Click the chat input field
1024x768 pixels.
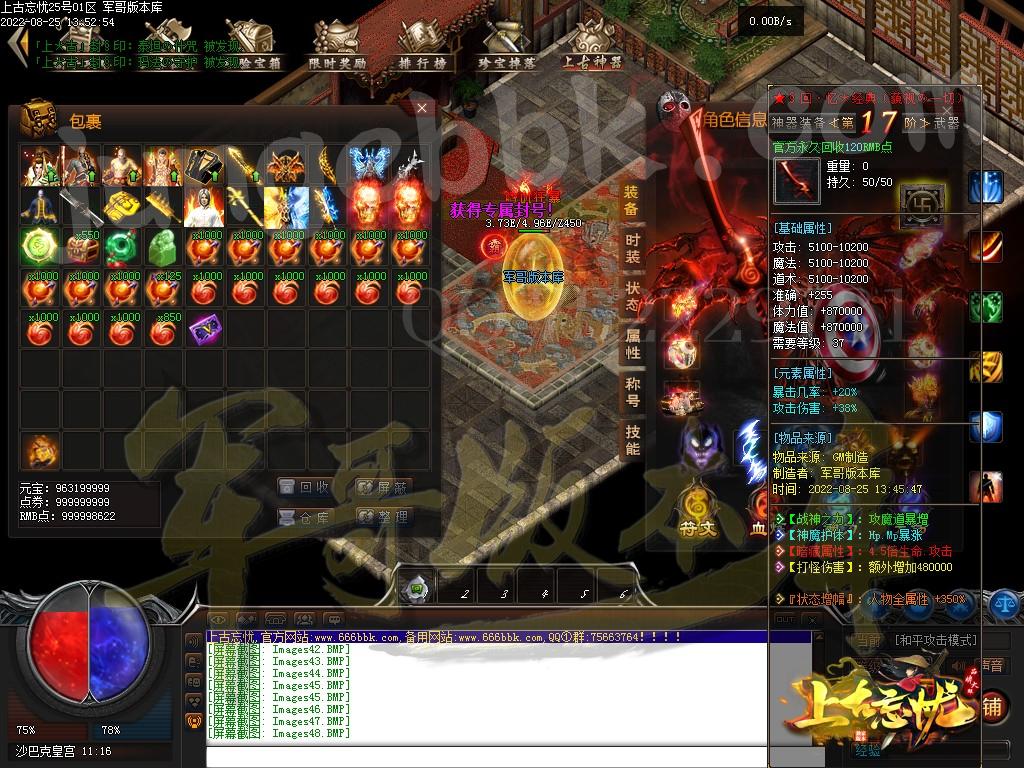click(x=480, y=756)
